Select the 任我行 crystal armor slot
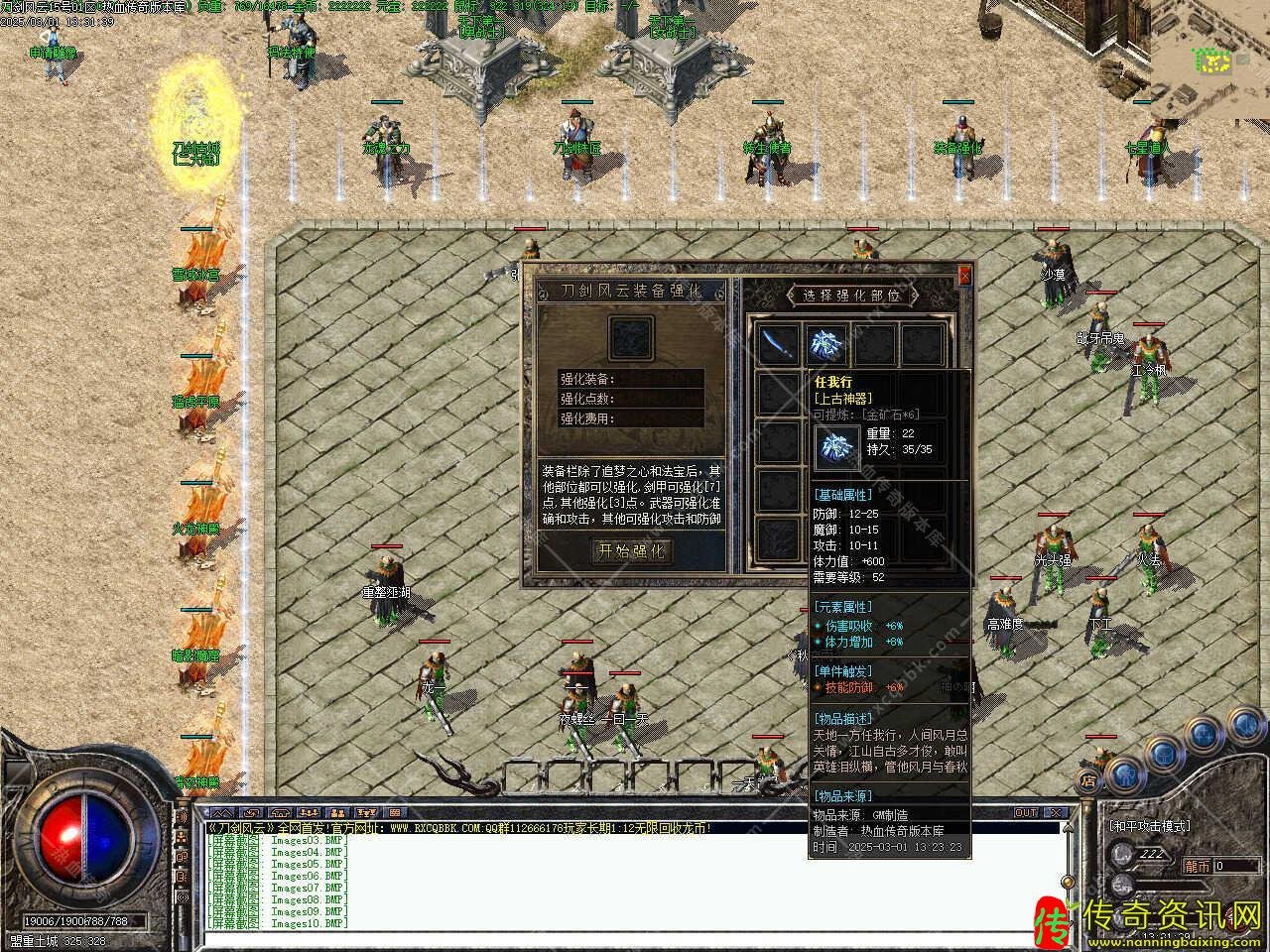Viewport: 1270px width, 952px height. click(x=825, y=345)
